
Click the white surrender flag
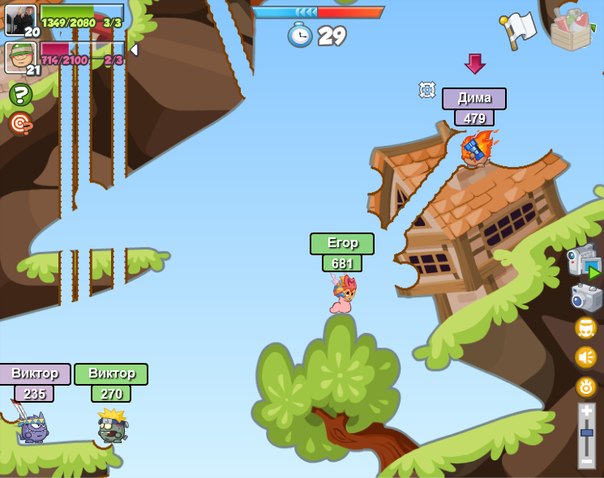click(520, 29)
